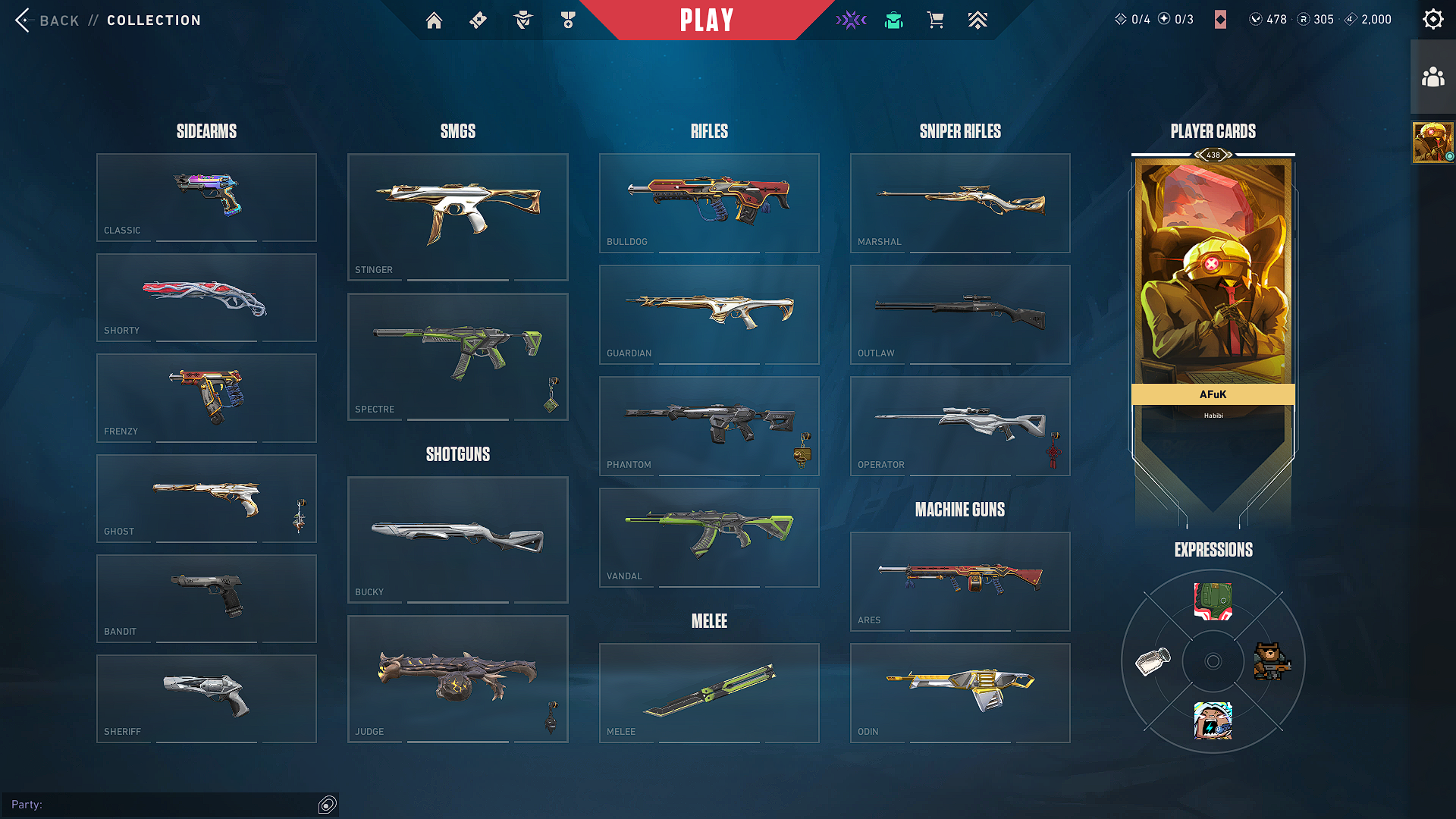This screenshot has width=1456, height=819.
Task: Choose the Vandal rifle slot
Action: pyautogui.click(x=709, y=537)
